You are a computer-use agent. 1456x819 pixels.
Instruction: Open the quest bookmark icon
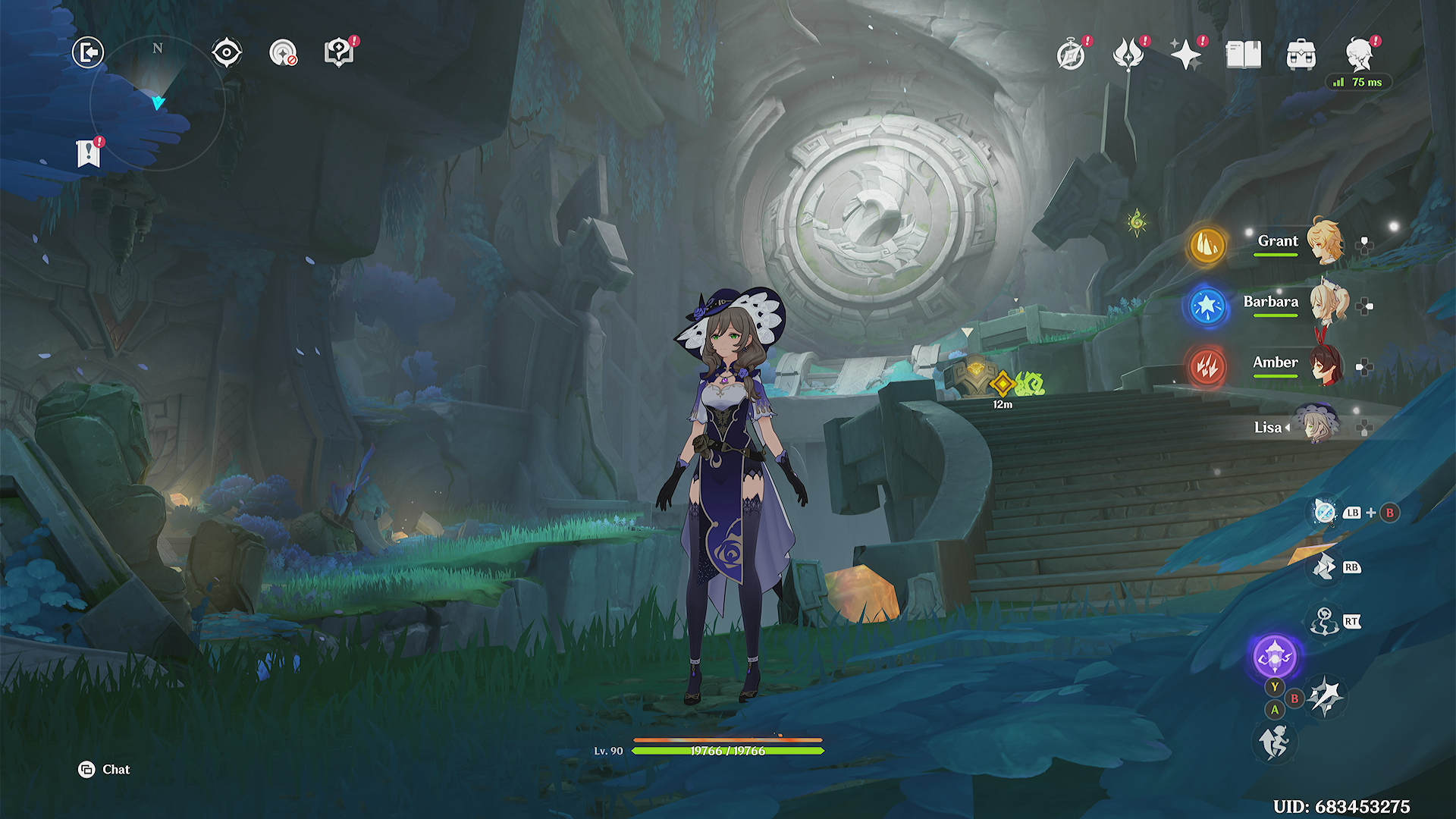coord(89,153)
